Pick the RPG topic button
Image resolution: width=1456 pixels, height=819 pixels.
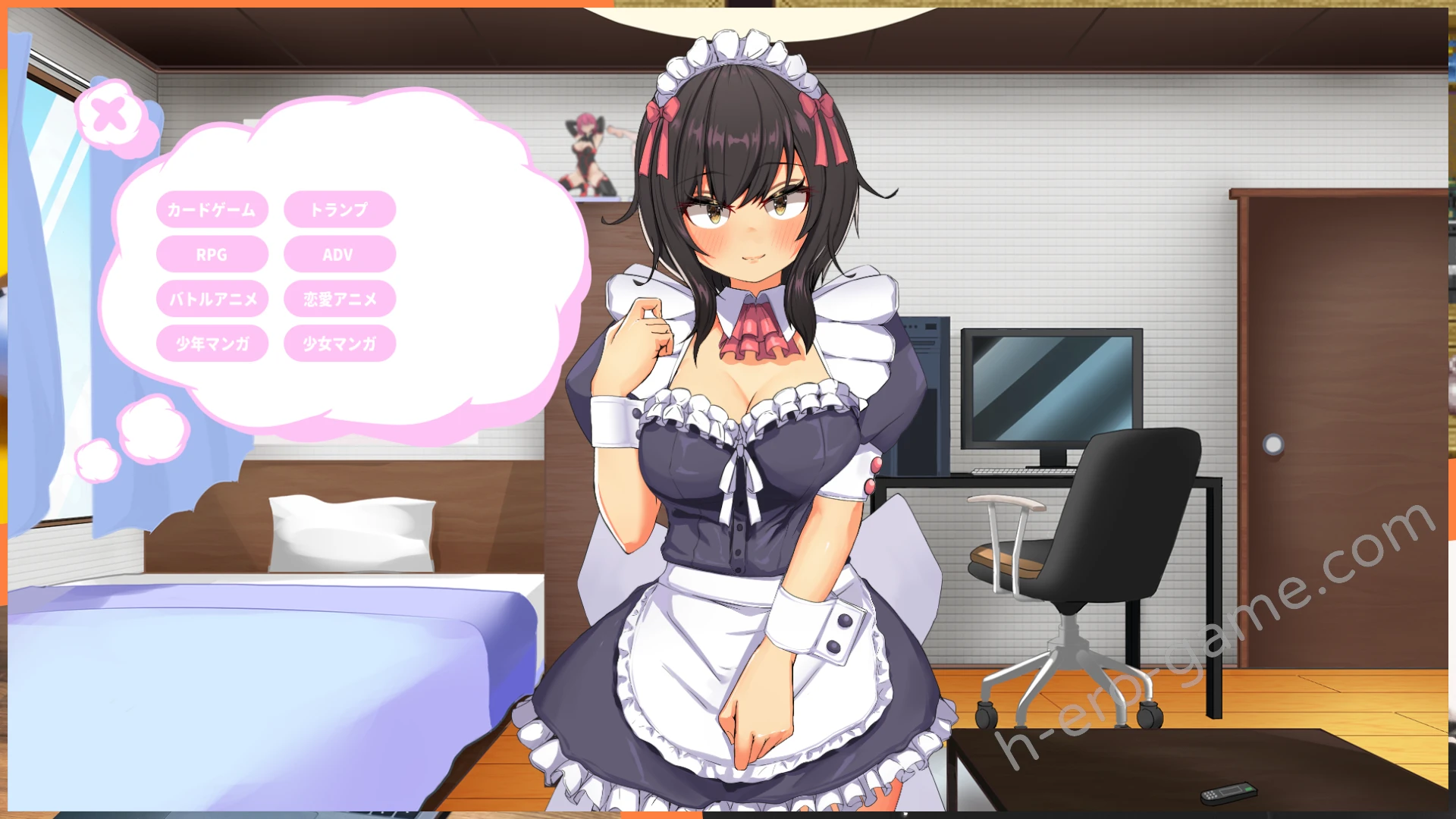click(212, 254)
